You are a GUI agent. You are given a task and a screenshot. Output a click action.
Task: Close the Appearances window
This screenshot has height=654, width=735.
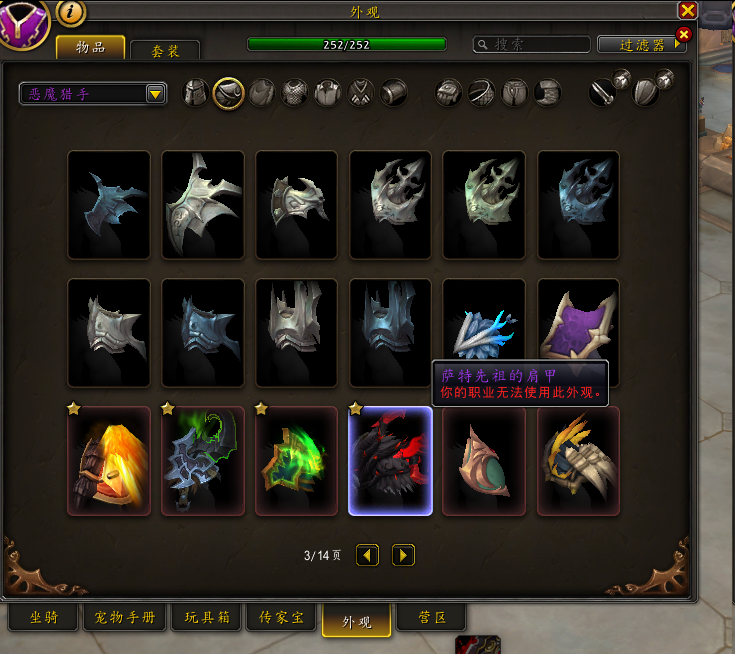[687, 11]
